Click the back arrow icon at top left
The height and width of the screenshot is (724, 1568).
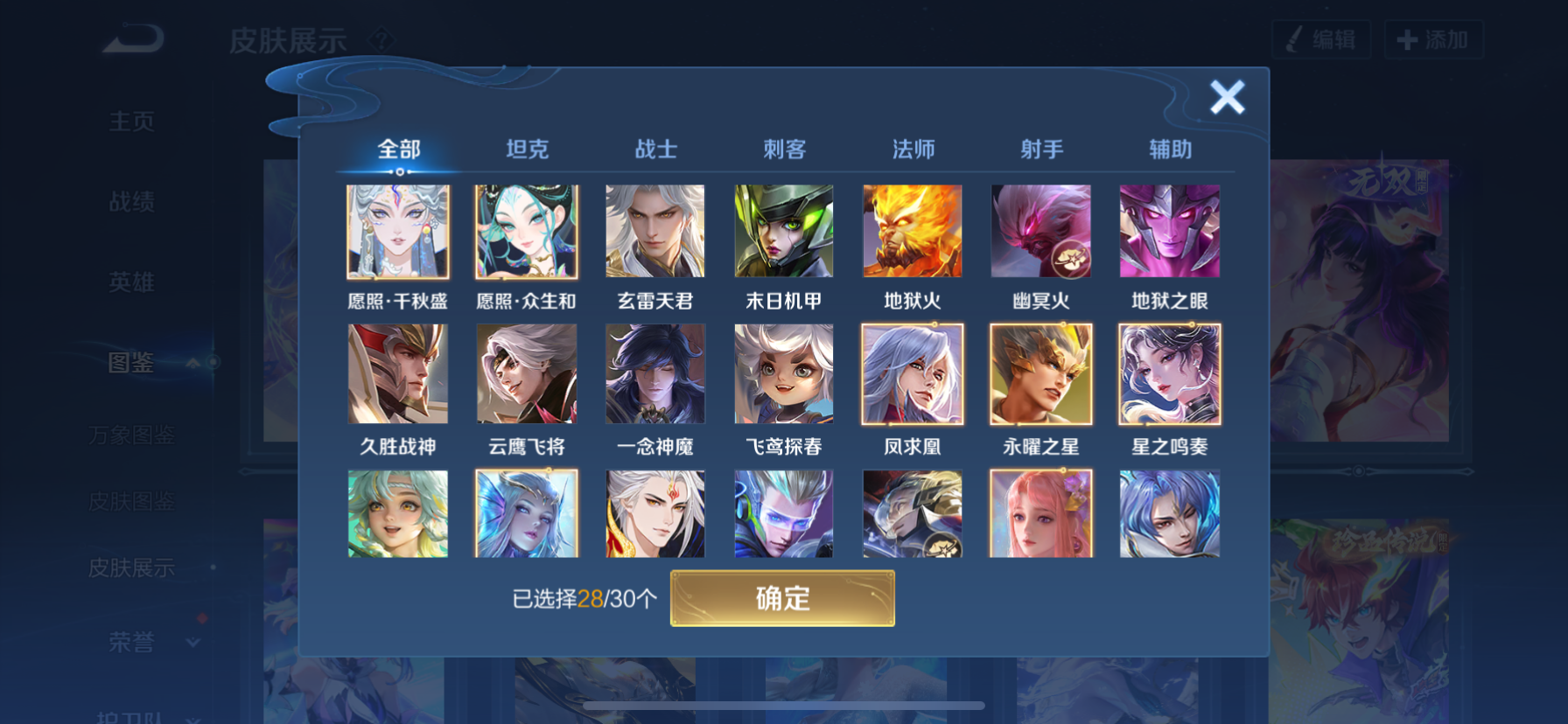pos(133,37)
